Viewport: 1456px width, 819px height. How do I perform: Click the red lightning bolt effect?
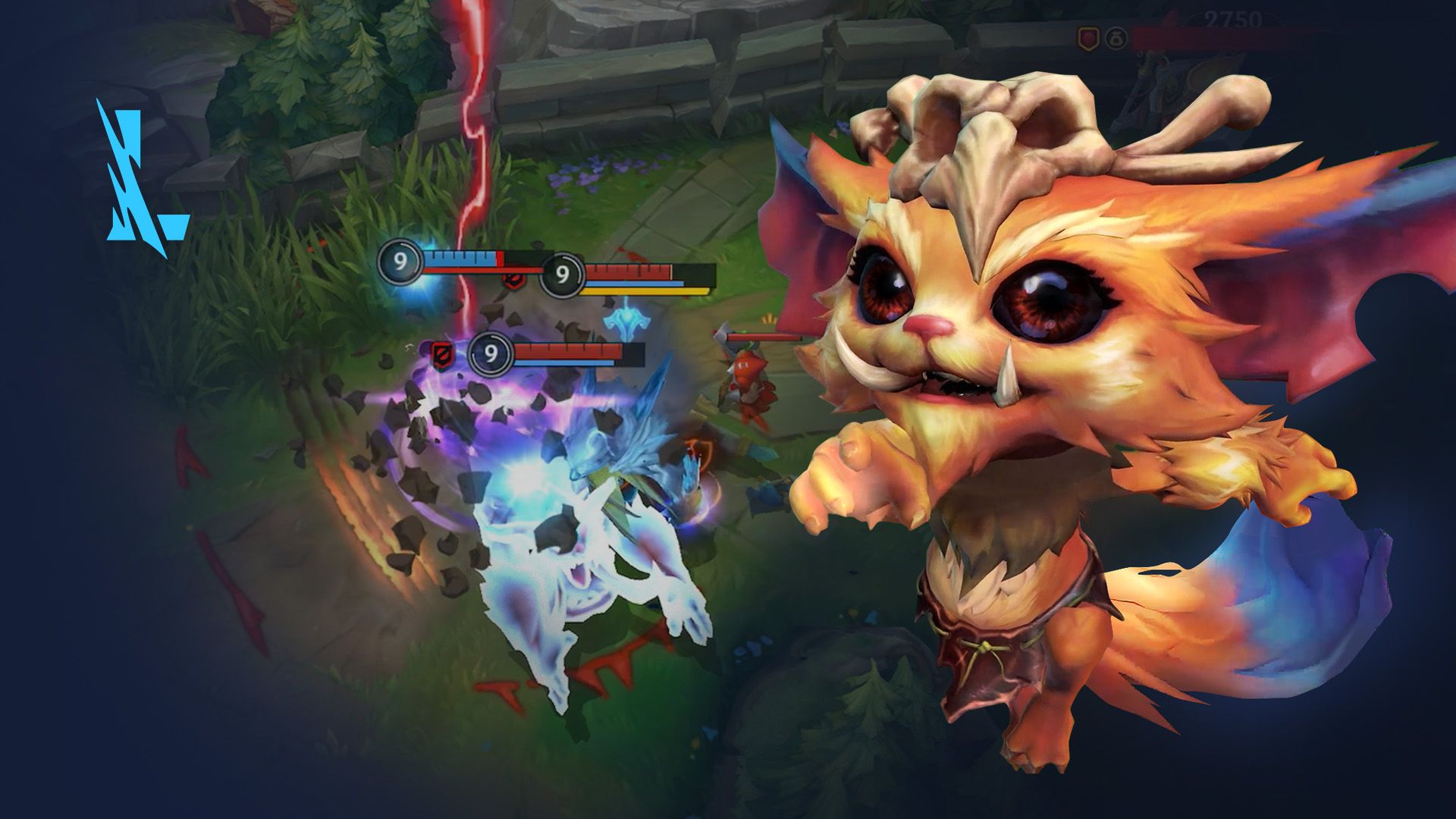470,114
